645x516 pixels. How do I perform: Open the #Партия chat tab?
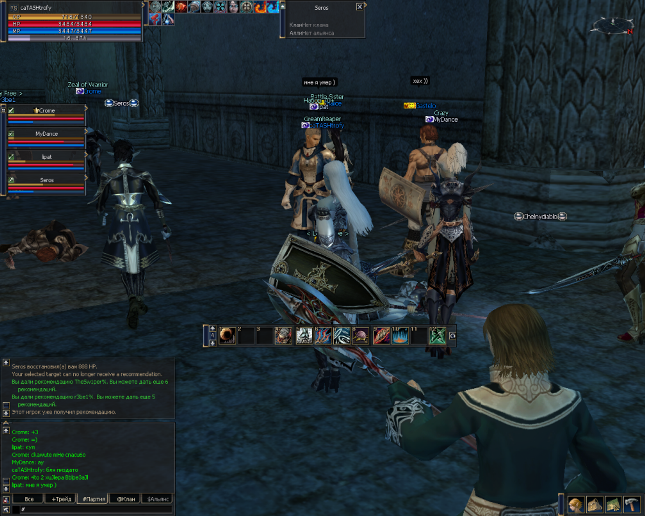coord(94,498)
